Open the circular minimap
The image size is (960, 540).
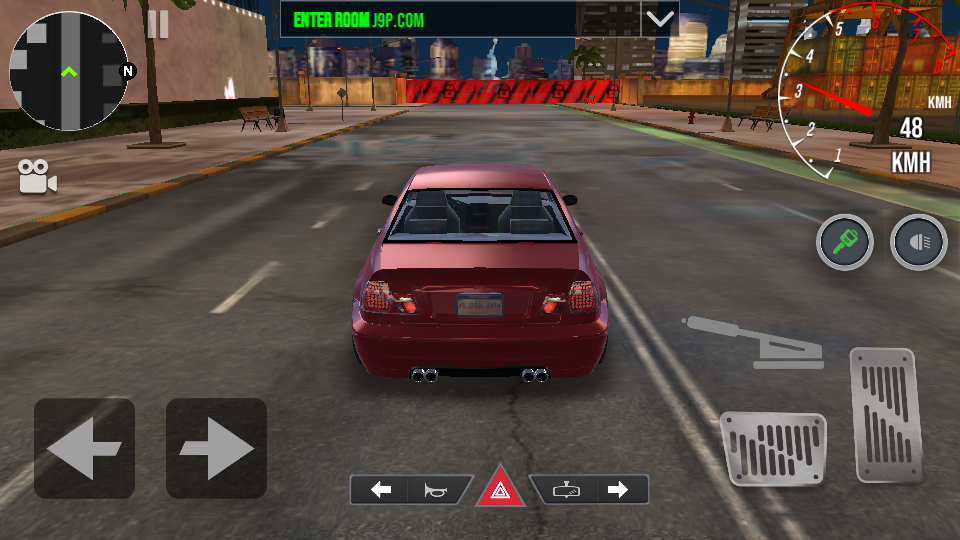68,71
